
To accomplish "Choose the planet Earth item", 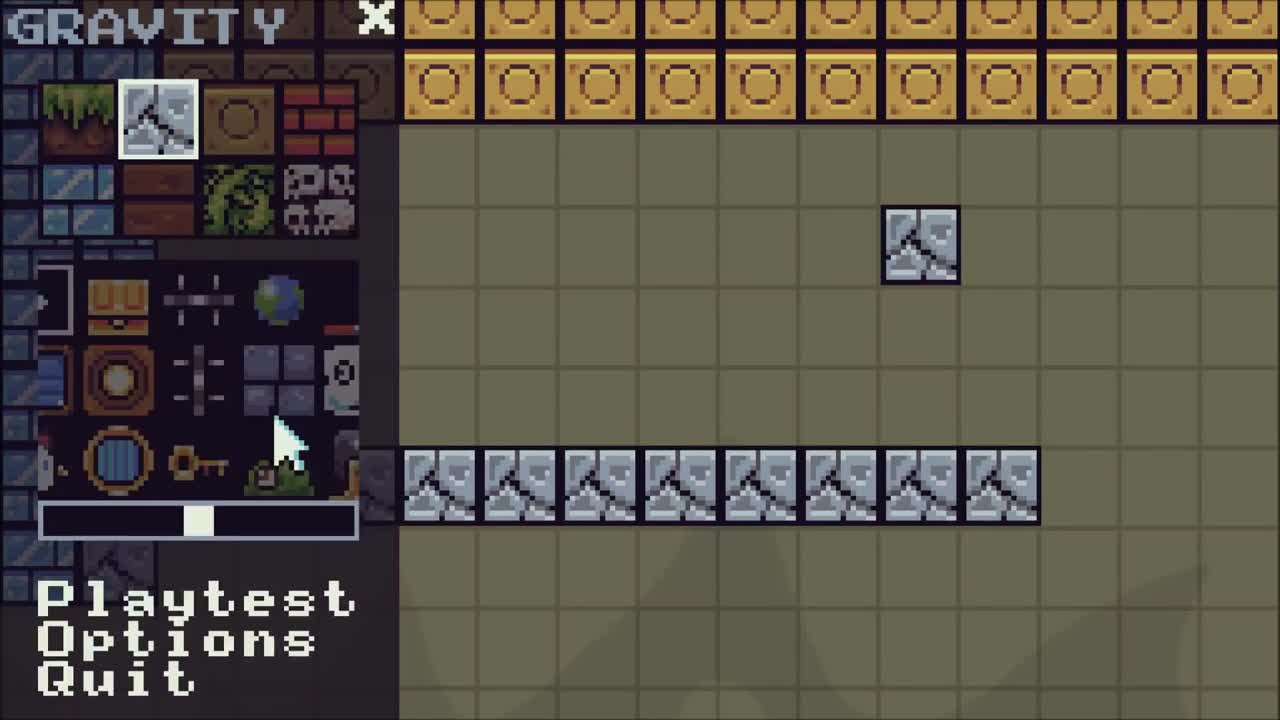I will (277, 300).
